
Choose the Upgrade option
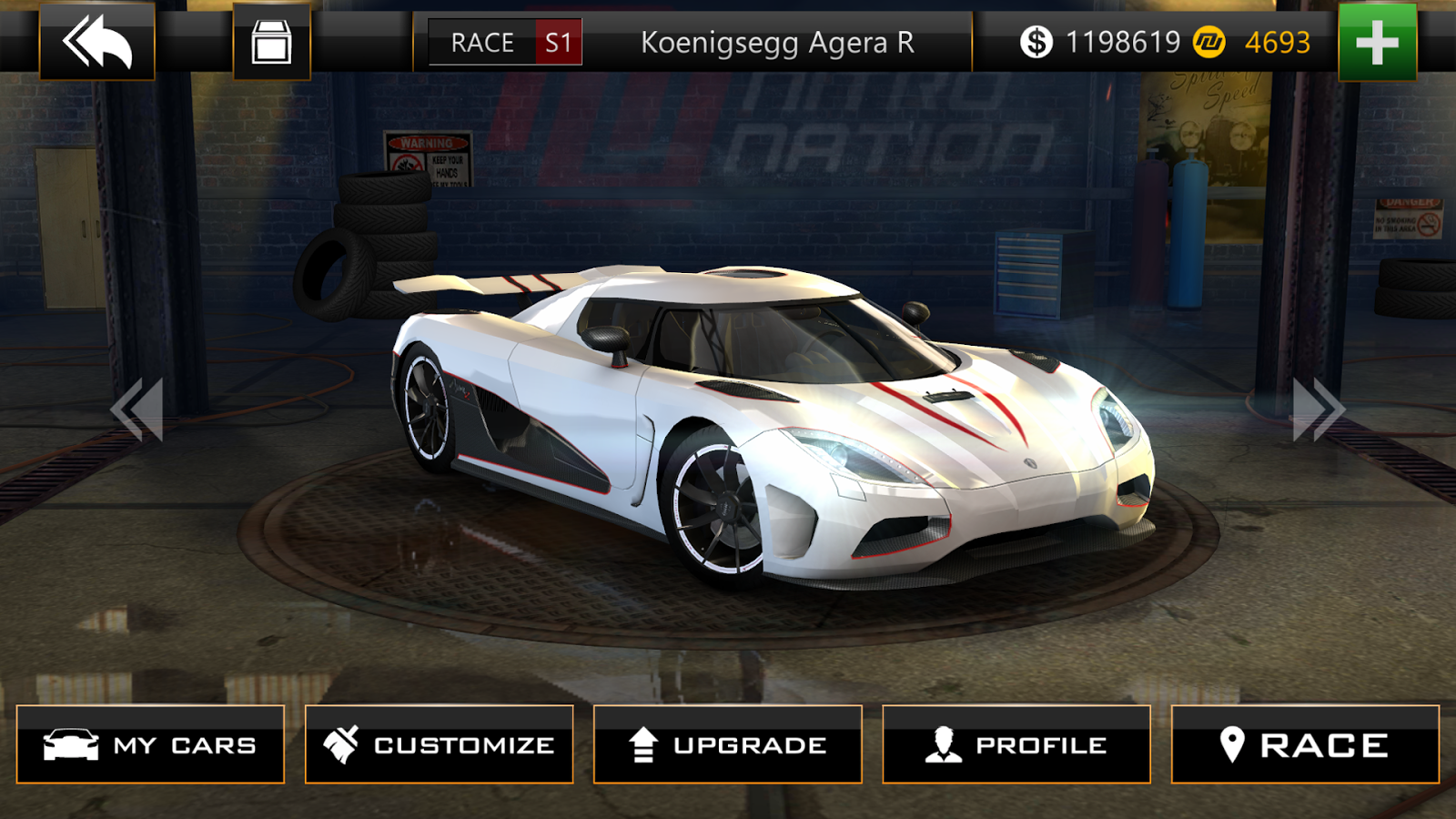[x=727, y=744]
